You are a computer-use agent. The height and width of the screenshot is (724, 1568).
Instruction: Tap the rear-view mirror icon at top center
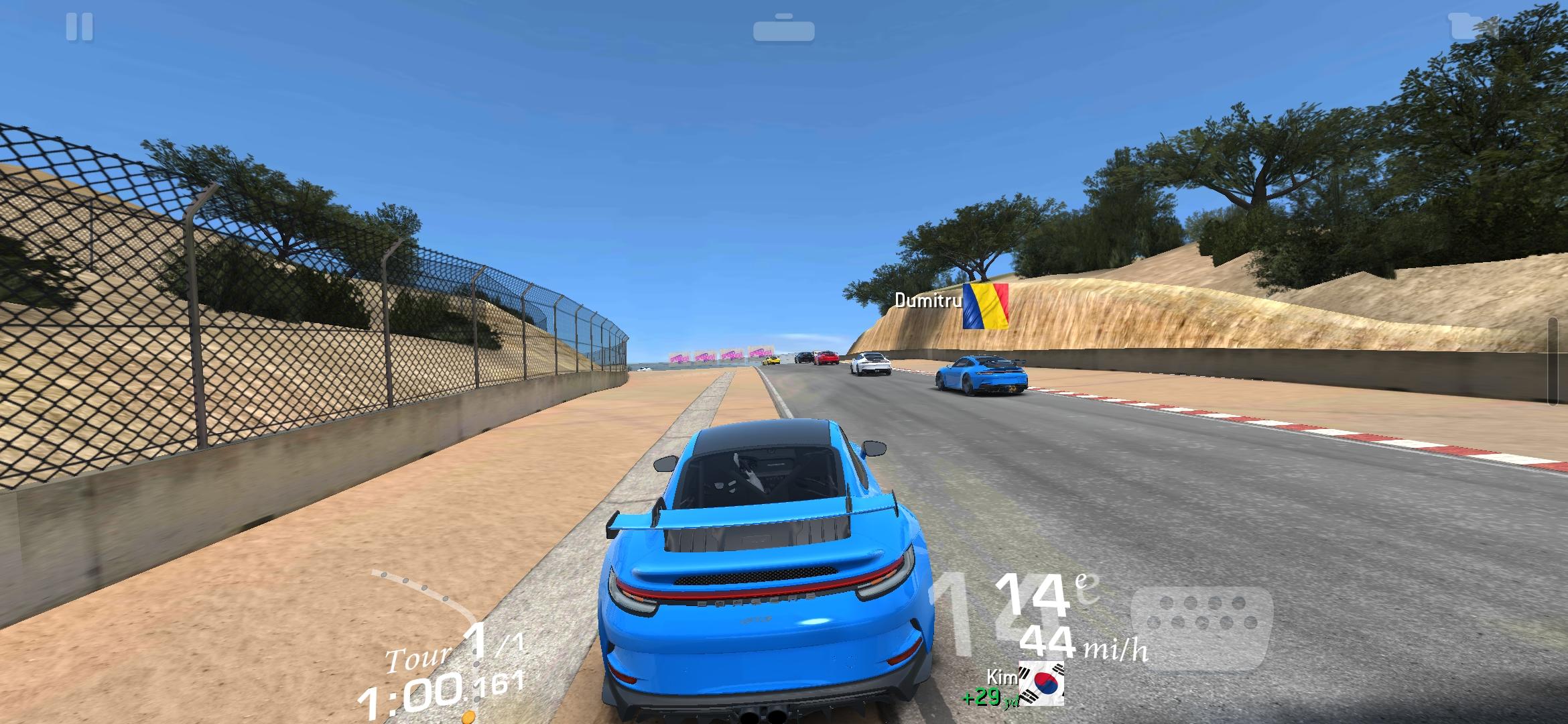coord(783,28)
